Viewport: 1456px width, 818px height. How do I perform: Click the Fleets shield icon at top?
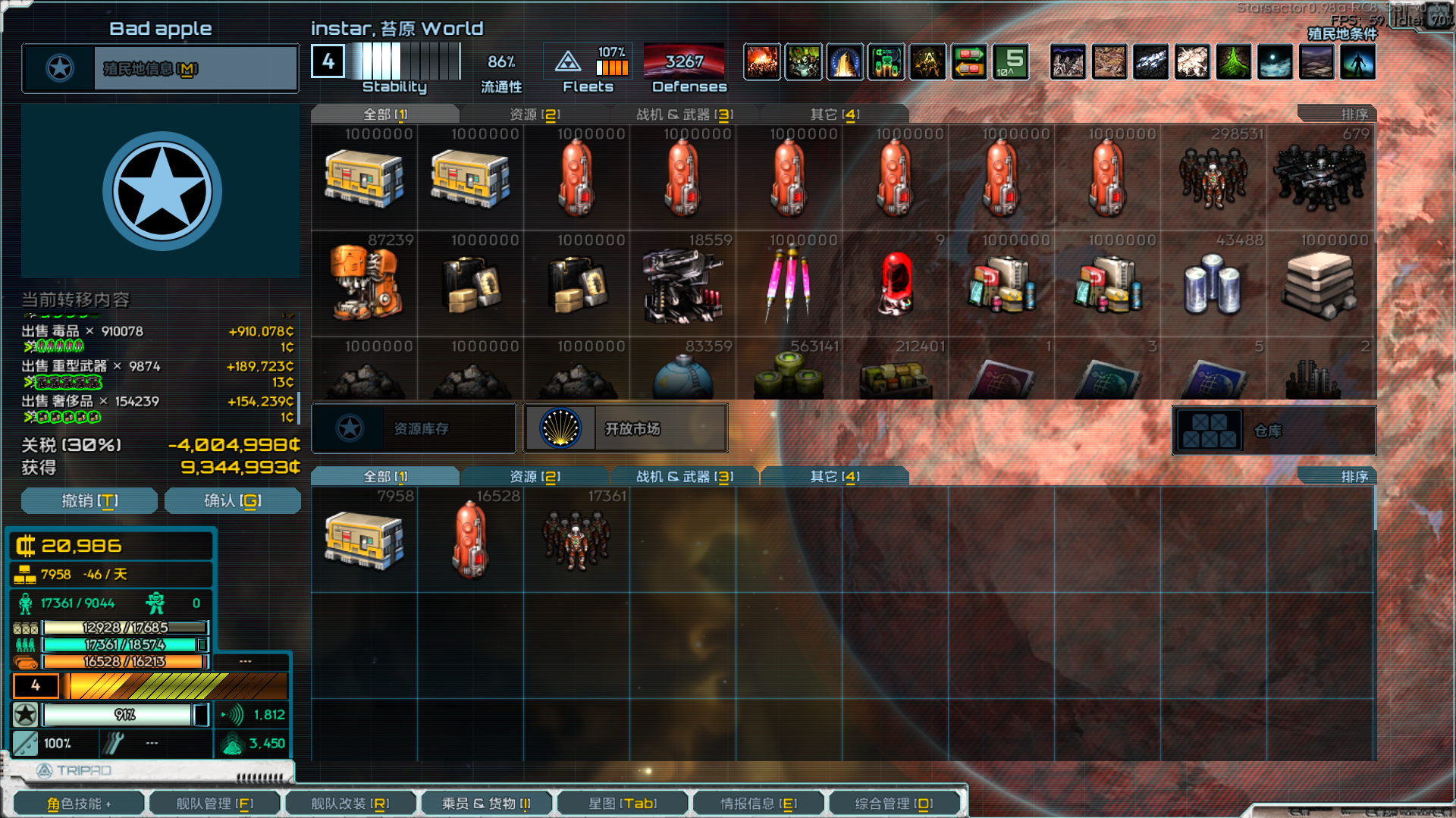point(569,61)
